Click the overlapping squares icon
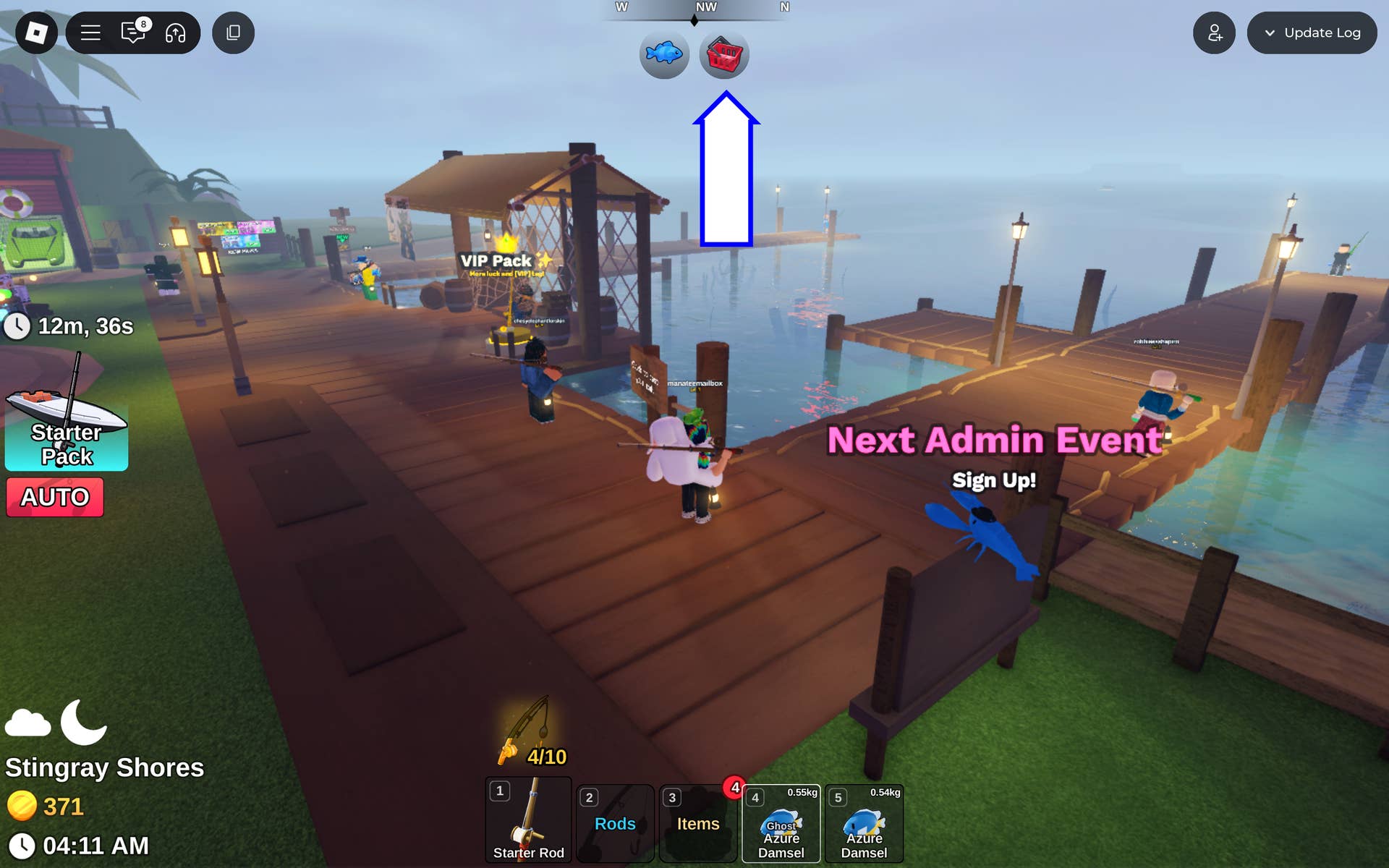Screen dimensions: 1389x868 (x=233, y=33)
